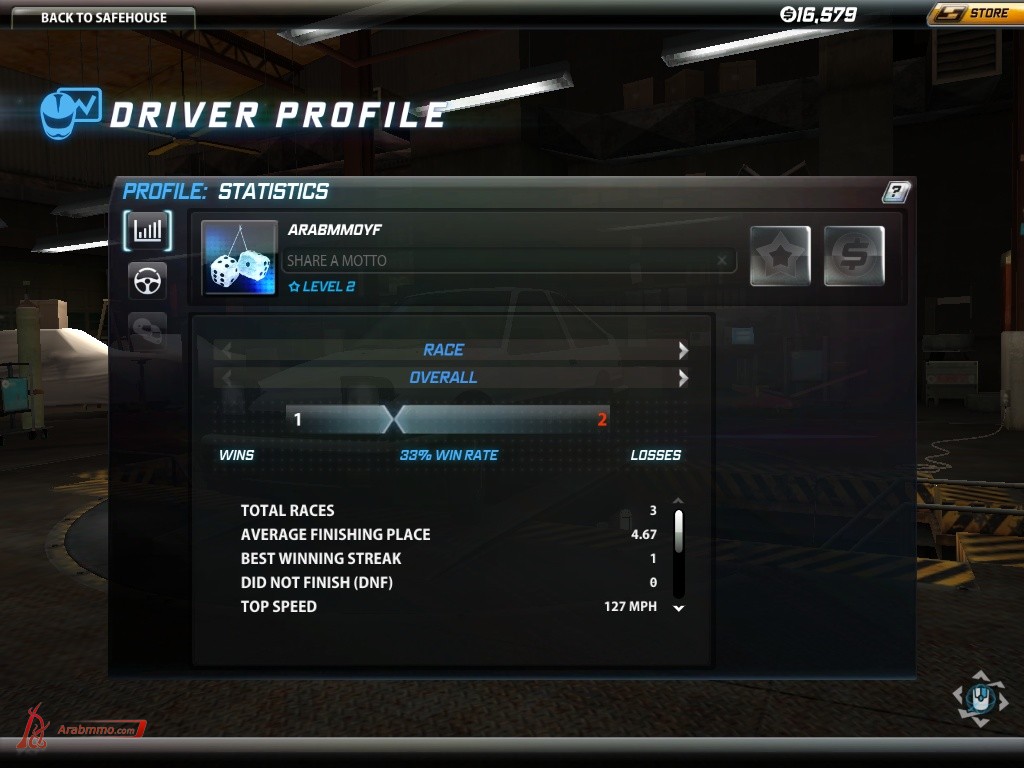Screen dimensions: 1024x768
Task: Select the dollar sign badge button
Action: 854,256
